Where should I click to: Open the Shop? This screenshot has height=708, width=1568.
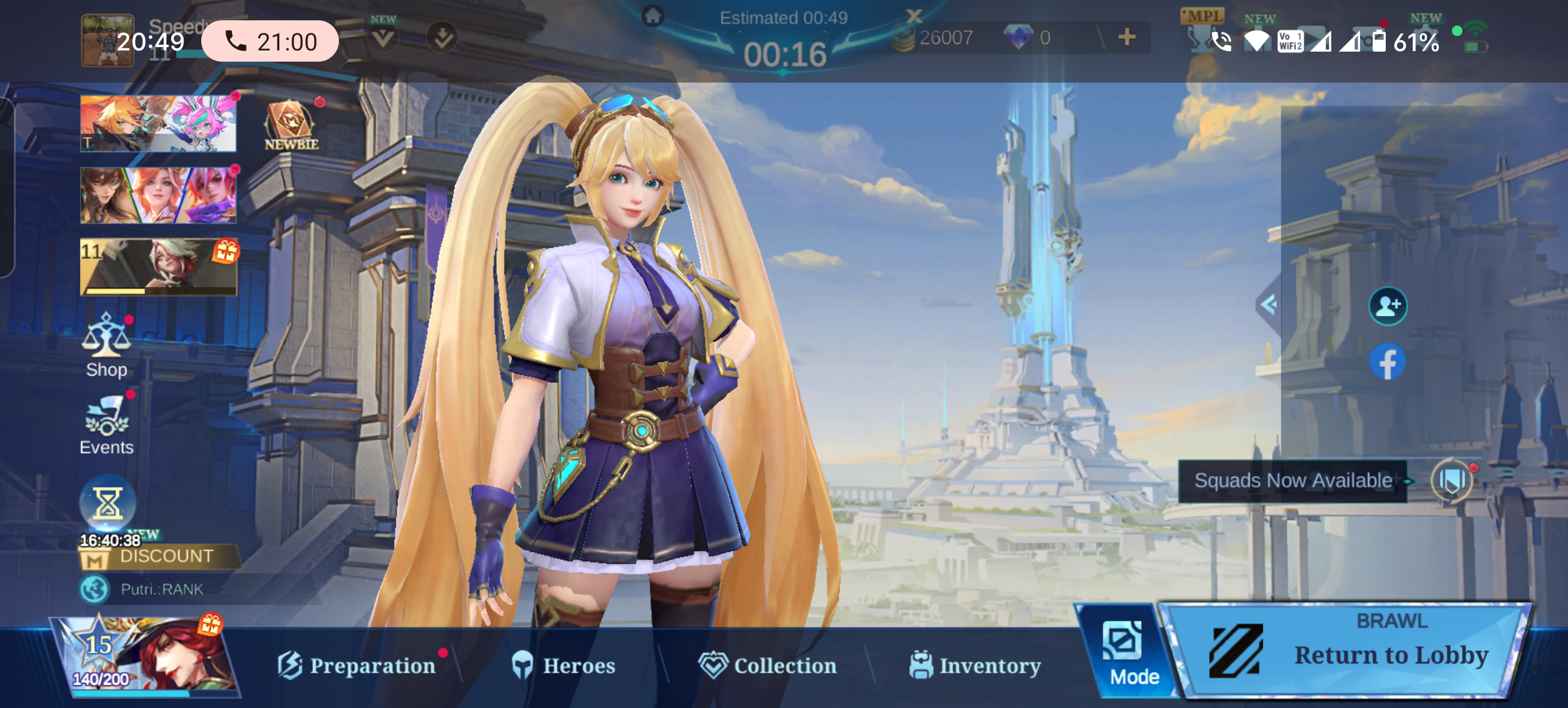(x=106, y=345)
